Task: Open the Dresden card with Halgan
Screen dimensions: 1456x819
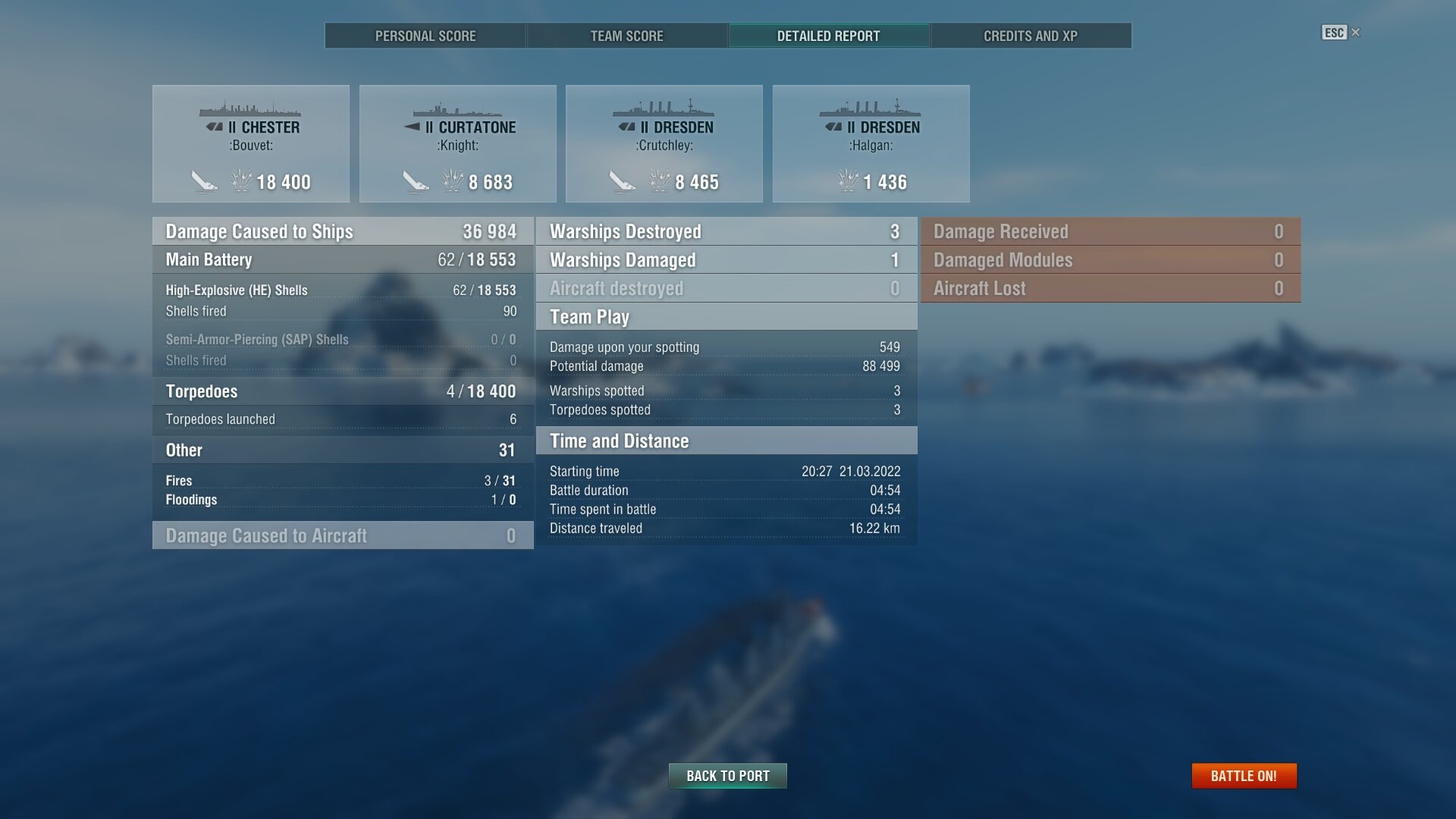Action: click(871, 144)
